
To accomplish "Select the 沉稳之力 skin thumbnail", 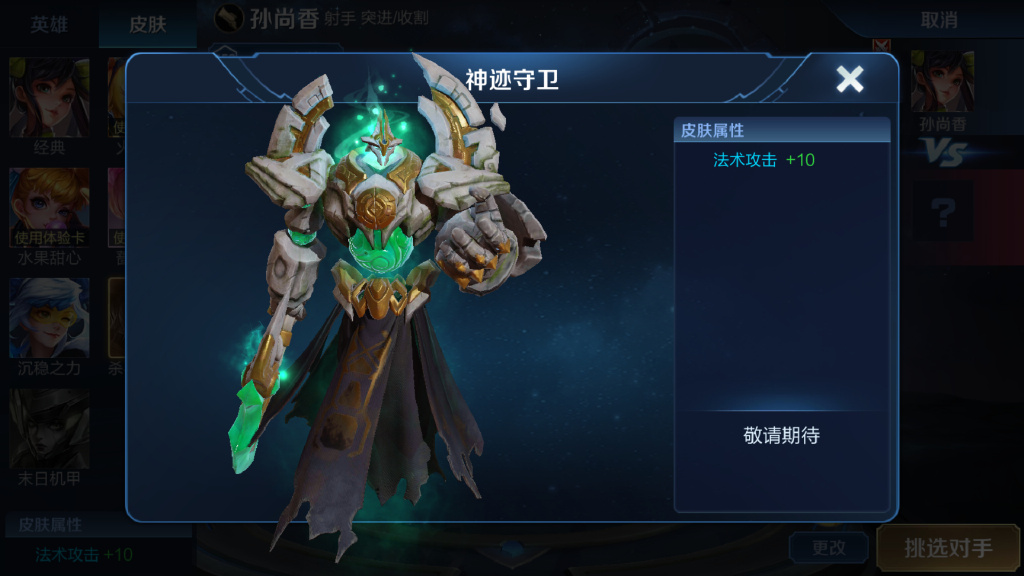I will point(49,318).
